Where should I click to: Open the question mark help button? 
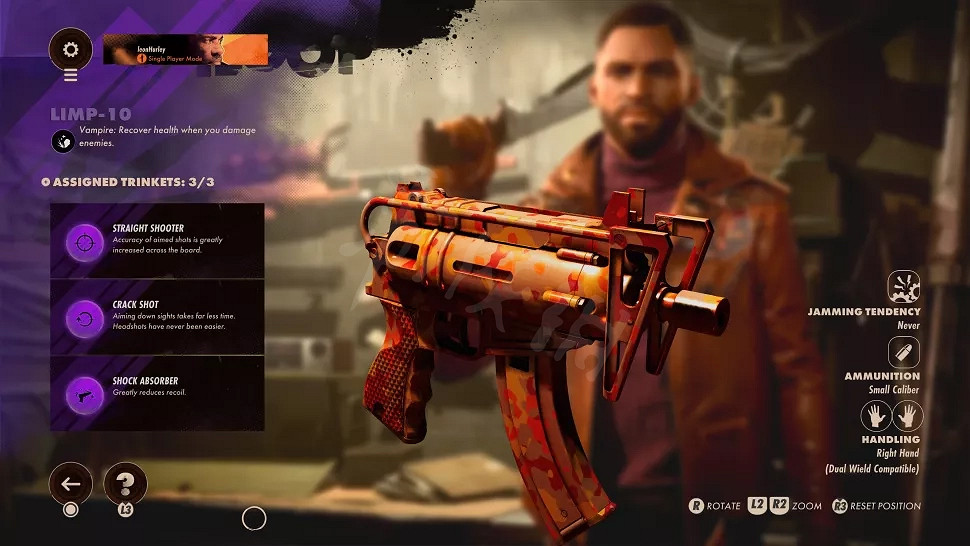coord(125,484)
